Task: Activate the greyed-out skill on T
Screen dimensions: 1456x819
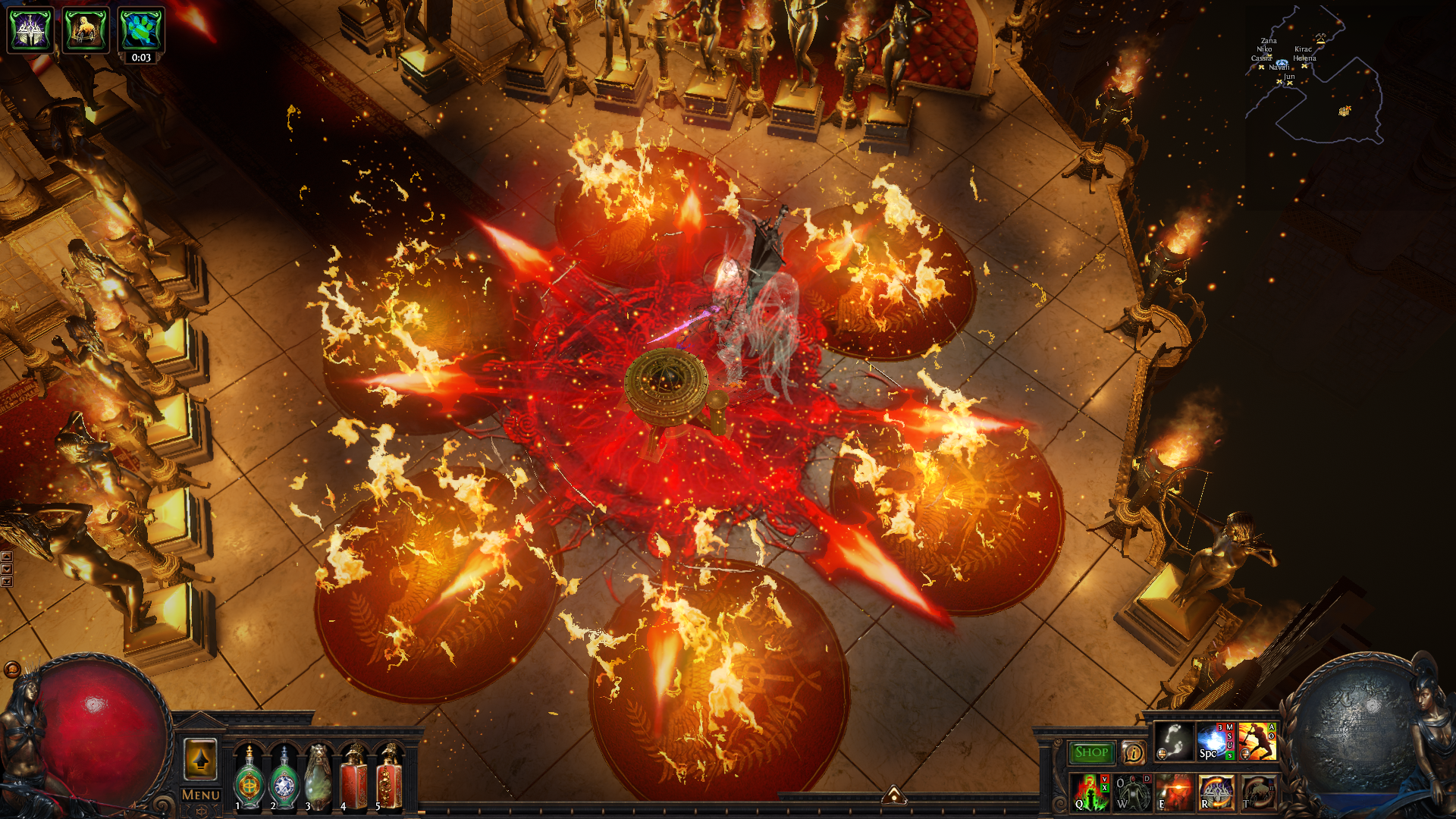Action: tap(1257, 792)
